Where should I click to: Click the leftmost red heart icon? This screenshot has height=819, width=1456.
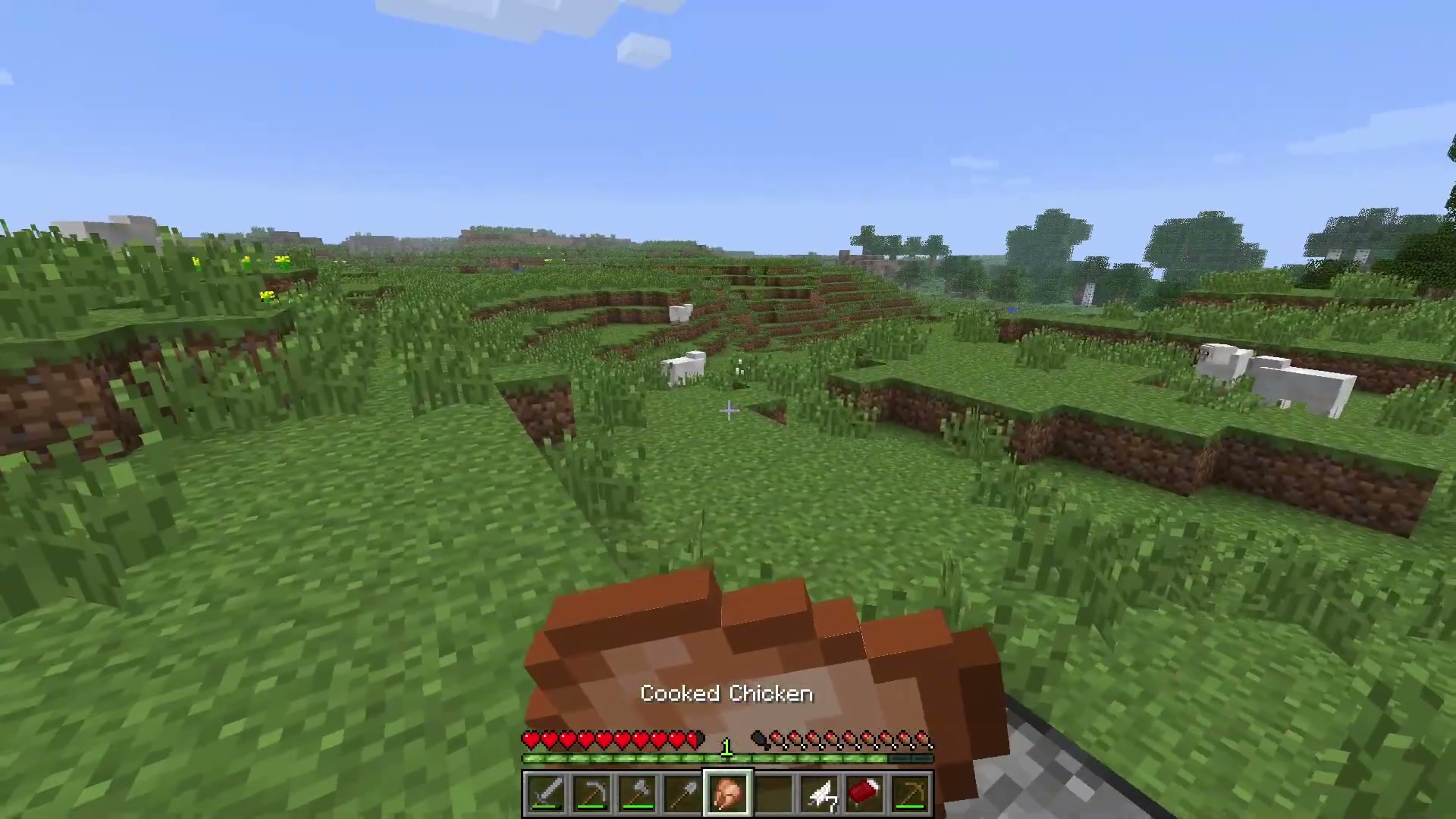coord(531,739)
